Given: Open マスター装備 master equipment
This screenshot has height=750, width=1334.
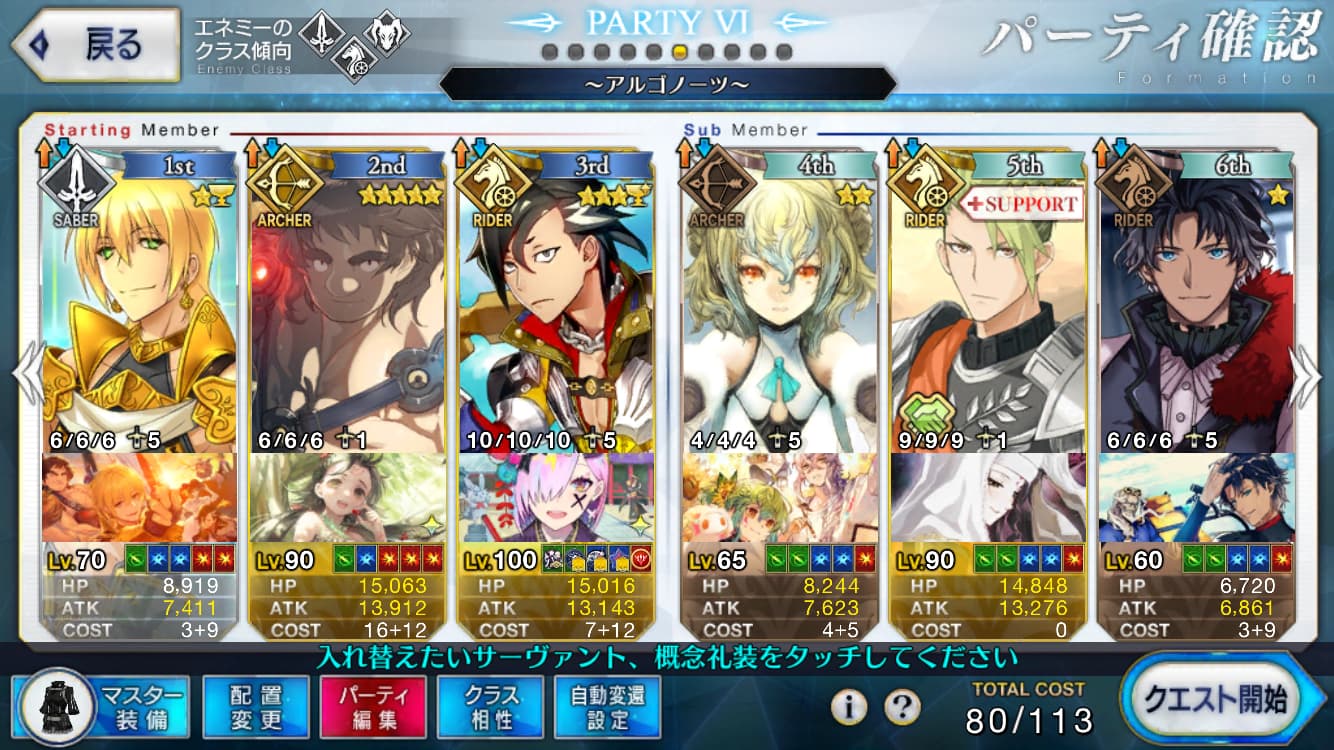Looking at the screenshot, I should tap(101, 706).
